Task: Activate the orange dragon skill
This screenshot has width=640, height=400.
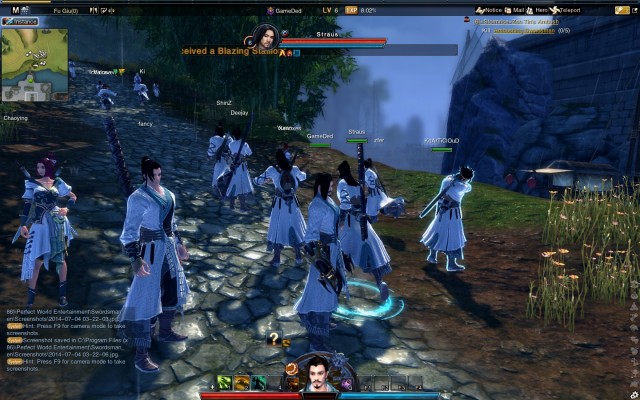Action: click(x=242, y=382)
